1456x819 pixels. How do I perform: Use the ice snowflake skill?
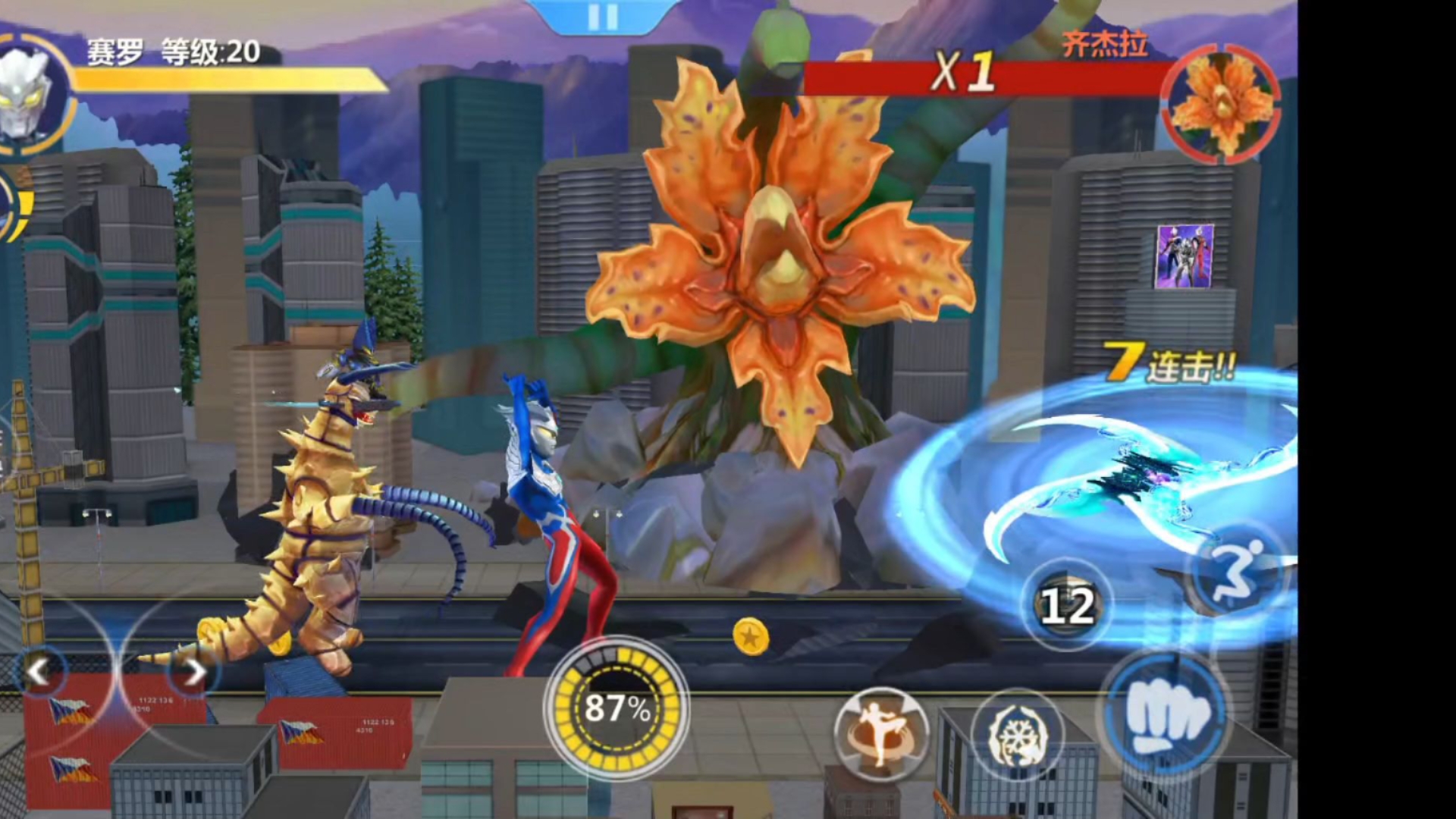(x=1018, y=735)
